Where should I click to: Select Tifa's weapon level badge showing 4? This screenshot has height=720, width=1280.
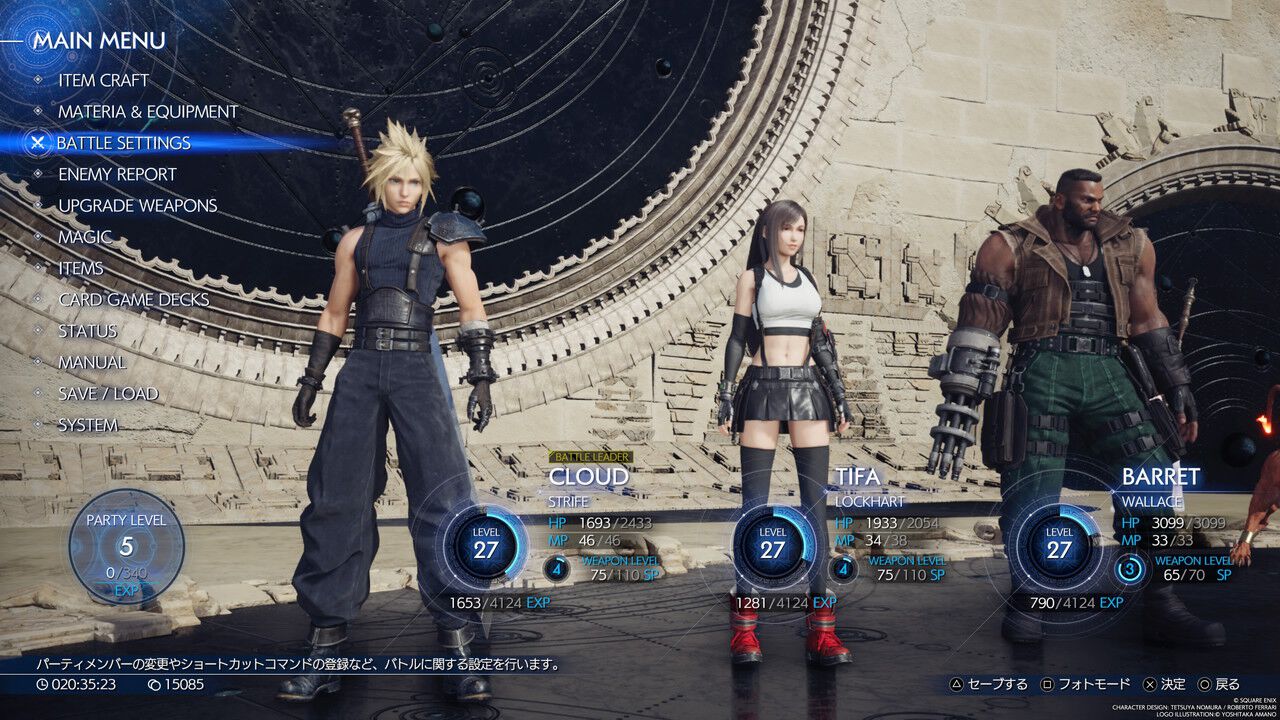[x=845, y=567]
